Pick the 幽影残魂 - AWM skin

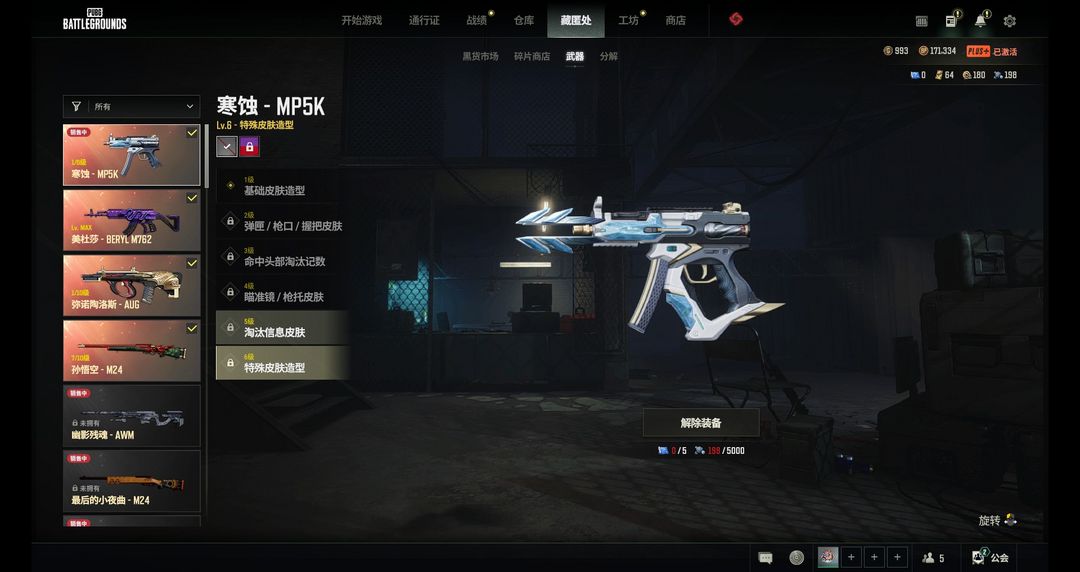[131, 415]
